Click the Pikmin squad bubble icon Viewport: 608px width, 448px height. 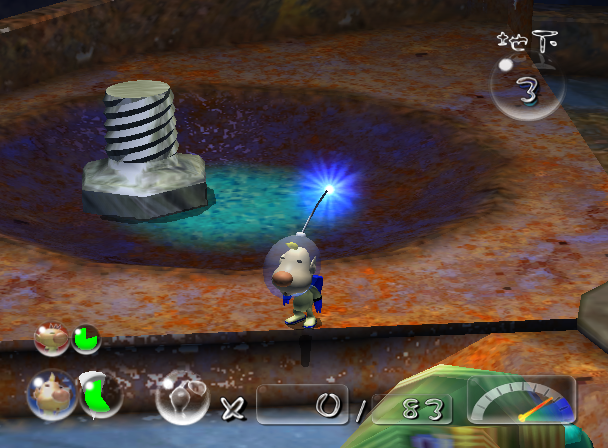coord(183,398)
